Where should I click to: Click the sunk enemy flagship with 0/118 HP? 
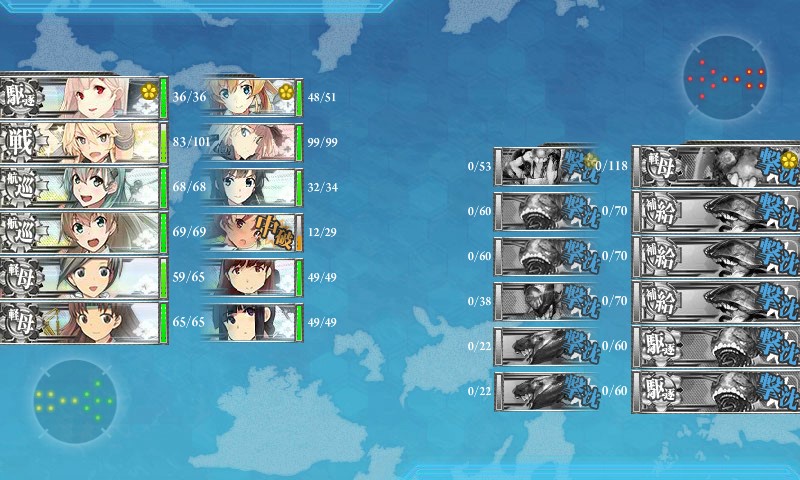pos(716,165)
